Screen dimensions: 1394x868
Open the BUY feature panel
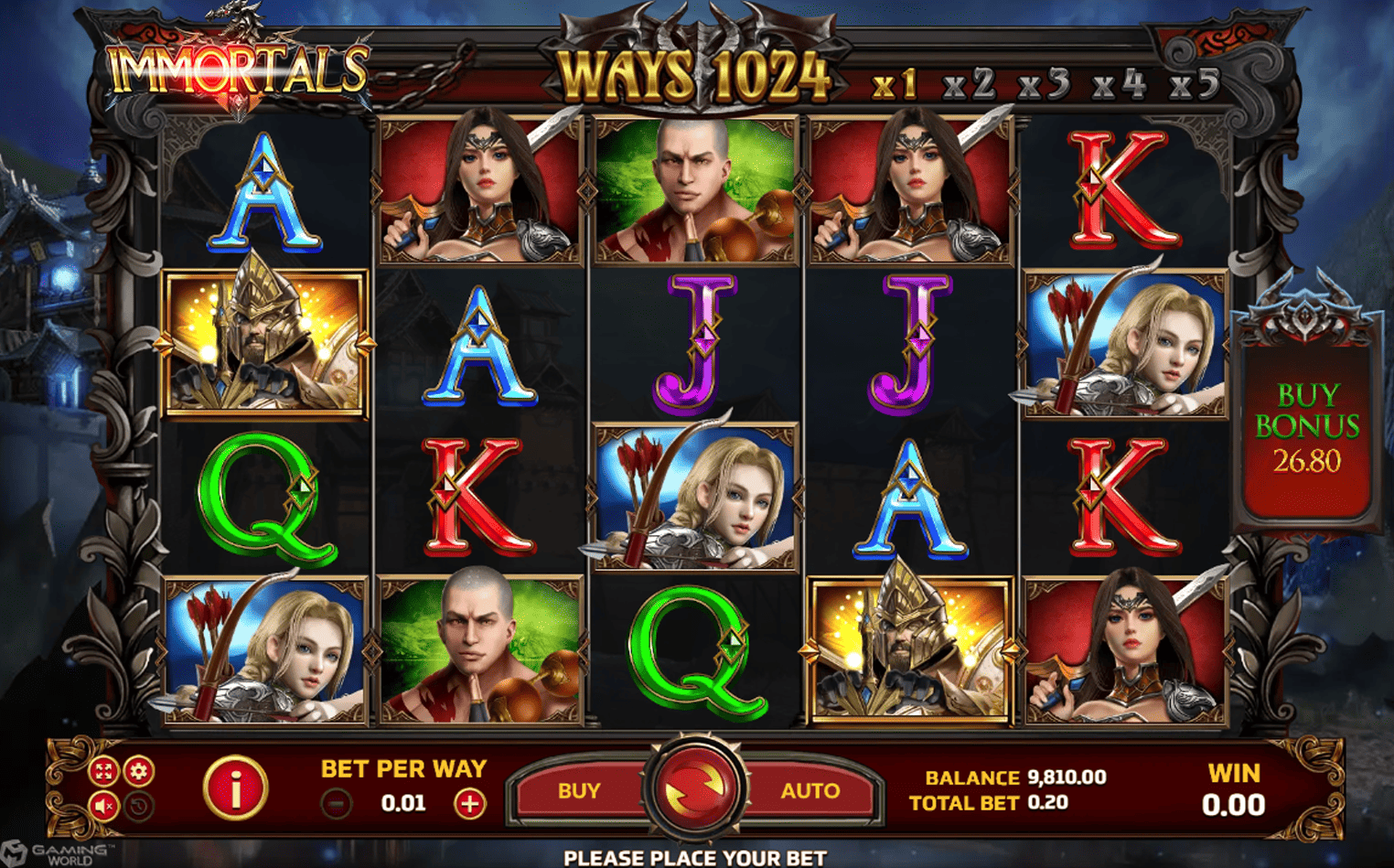580,791
